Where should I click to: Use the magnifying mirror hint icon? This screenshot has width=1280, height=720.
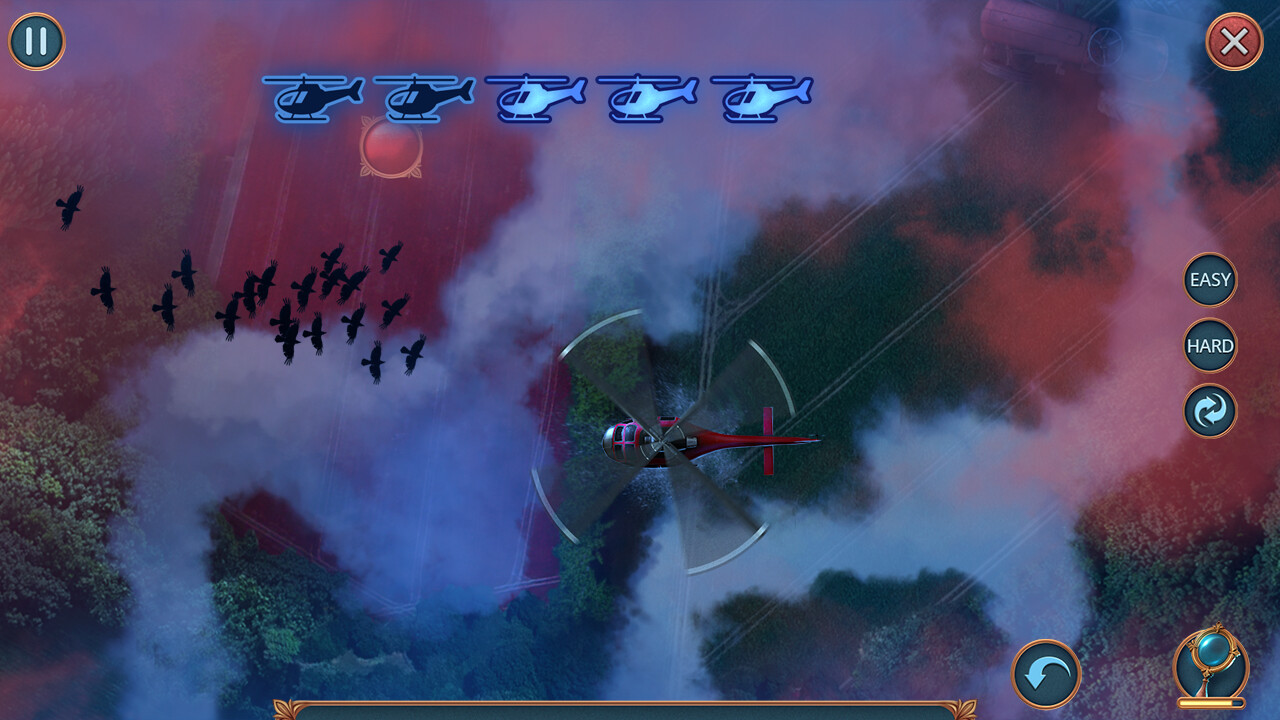(1210, 664)
